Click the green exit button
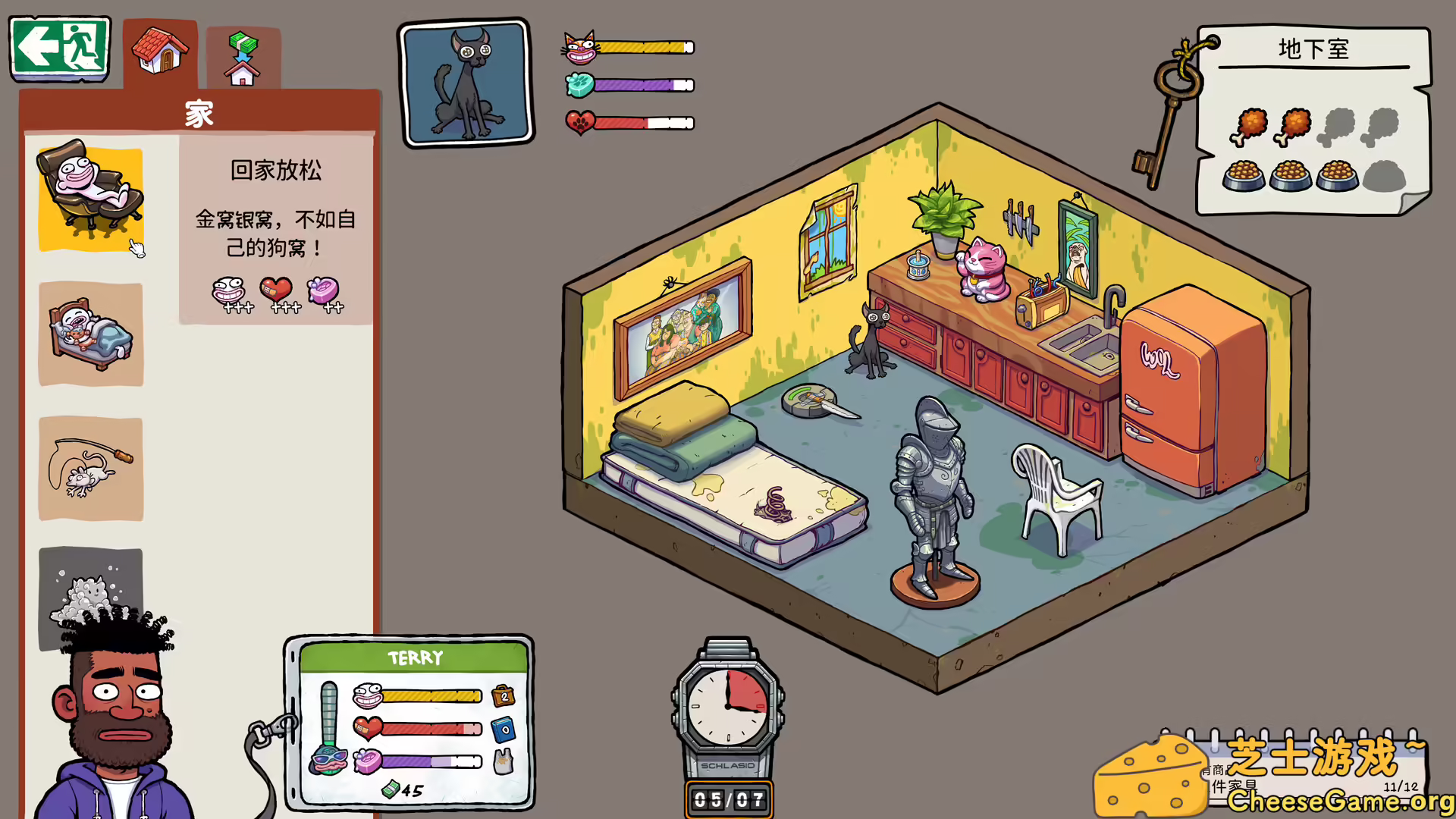Viewport: 1456px width, 819px height. [x=60, y=49]
